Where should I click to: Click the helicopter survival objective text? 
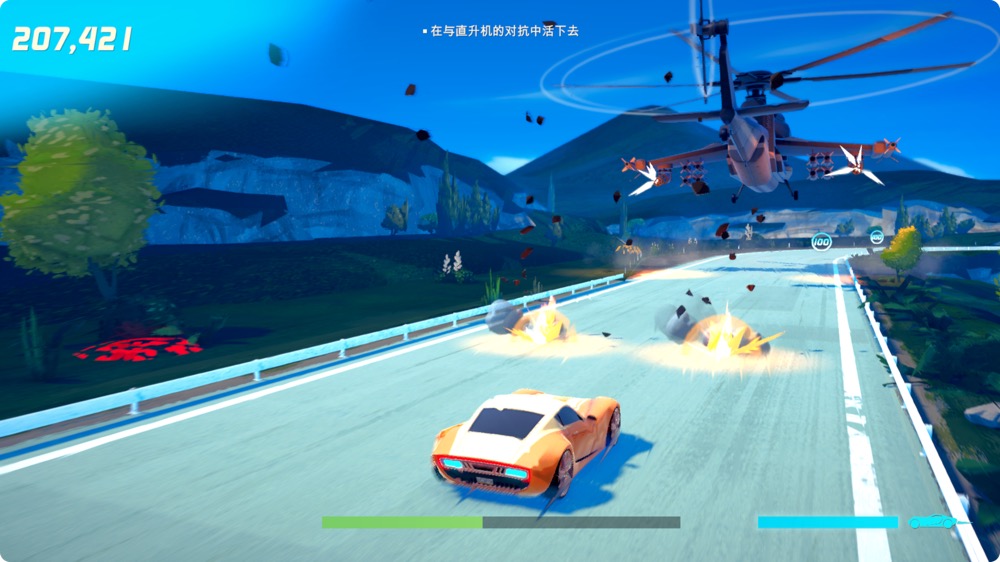pos(504,31)
